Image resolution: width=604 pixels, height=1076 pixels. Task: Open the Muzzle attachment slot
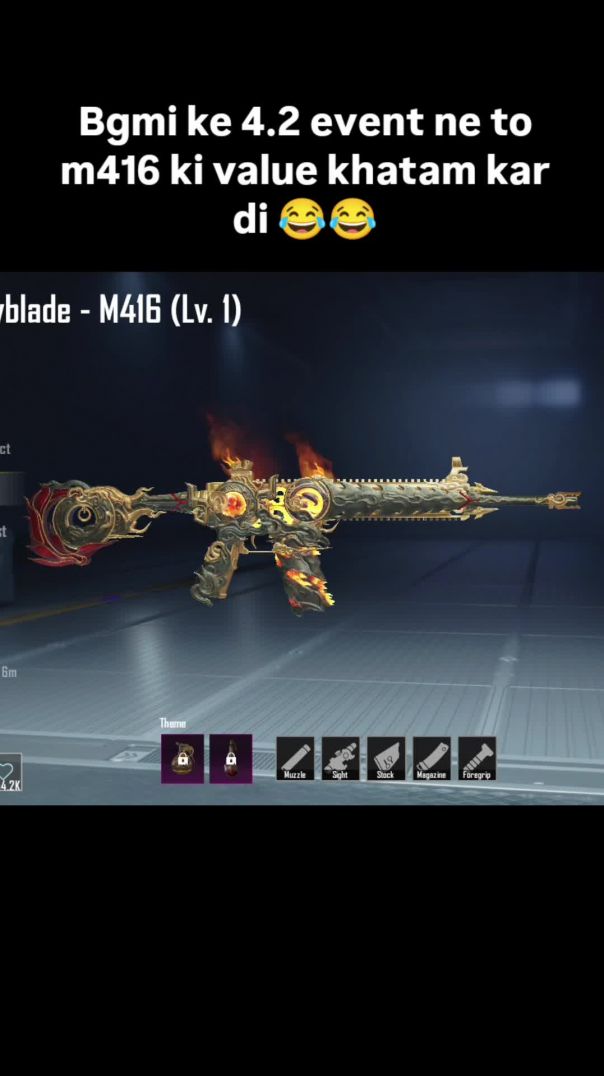coord(295,758)
